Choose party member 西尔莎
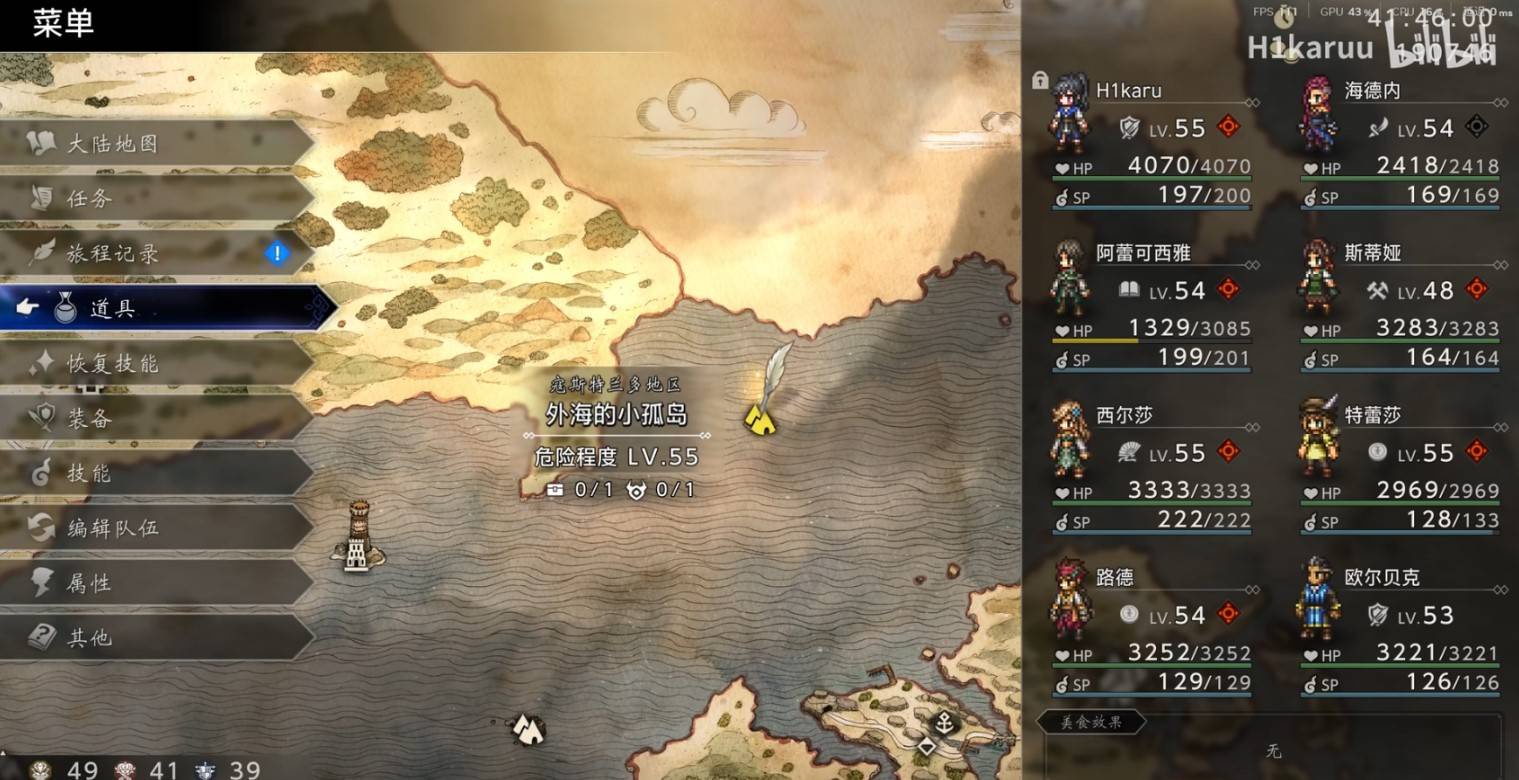This screenshot has height=780, width=1519. pyautogui.click(x=1150, y=465)
